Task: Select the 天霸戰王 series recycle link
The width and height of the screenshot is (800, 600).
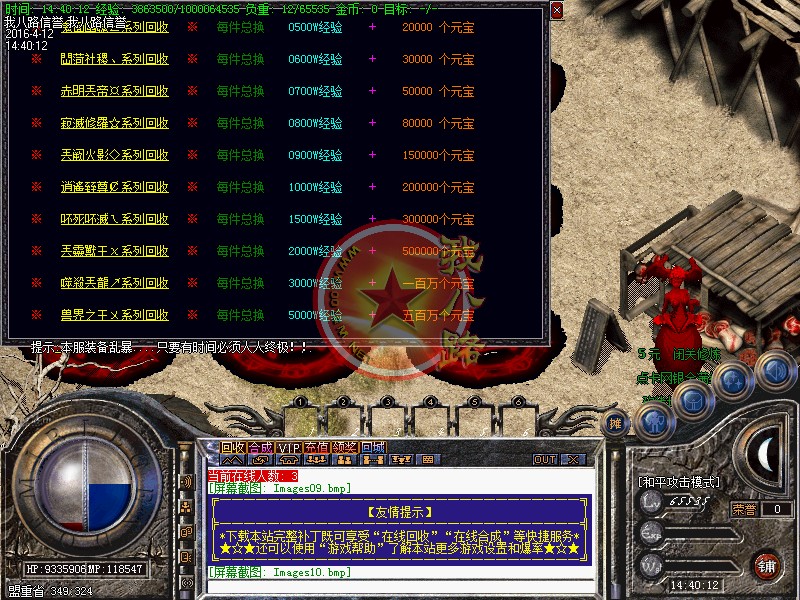Action: pos(114,251)
